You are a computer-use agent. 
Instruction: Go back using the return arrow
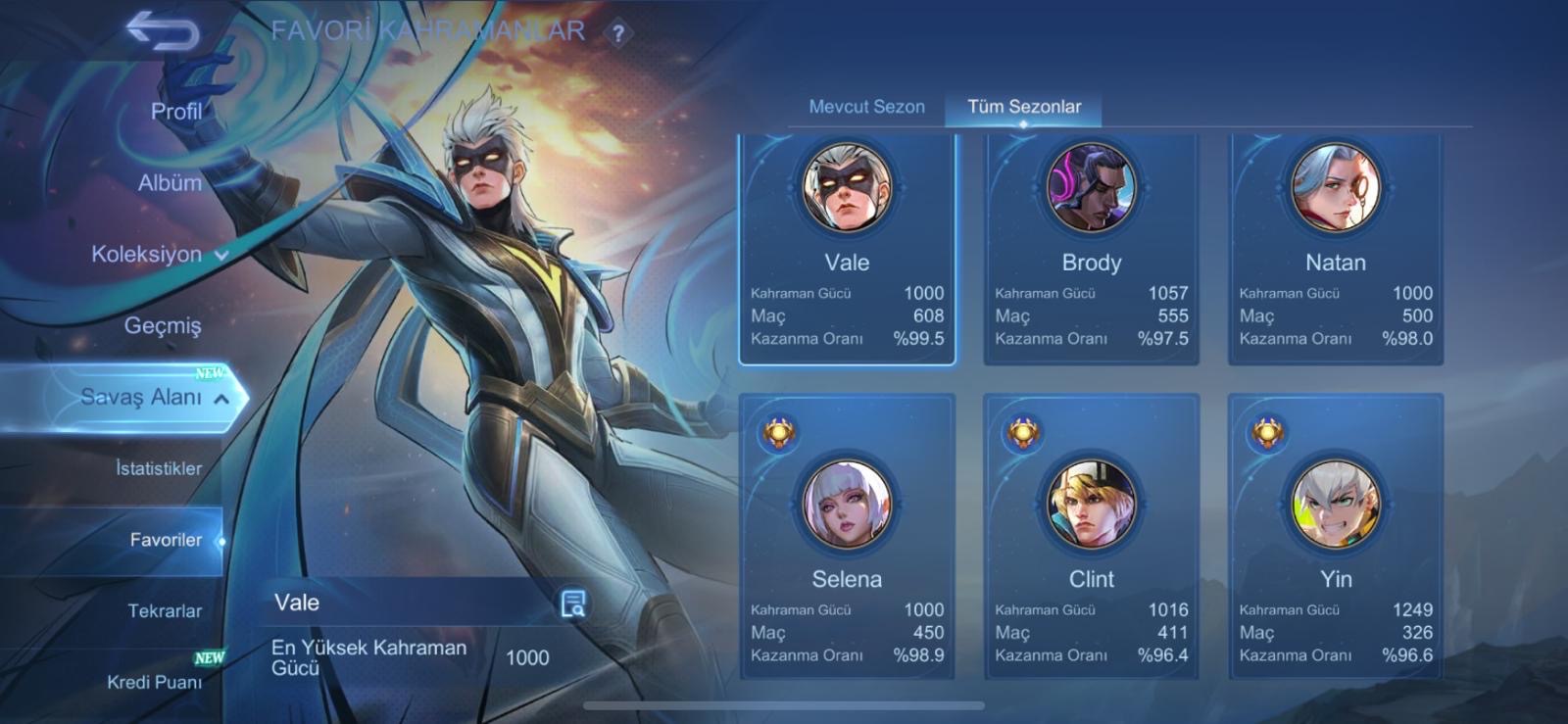point(163,32)
